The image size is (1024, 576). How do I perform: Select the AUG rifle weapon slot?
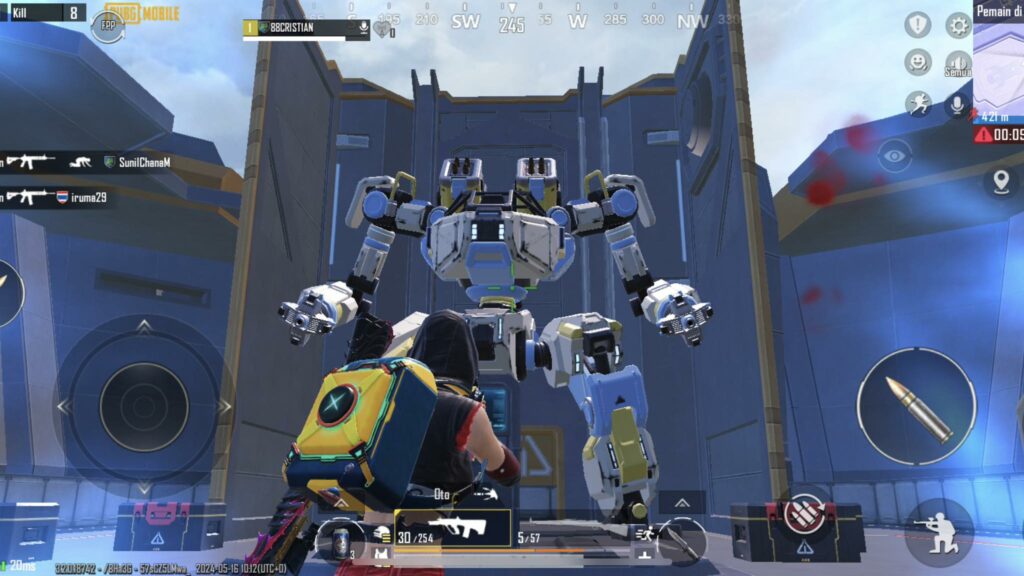tap(453, 527)
